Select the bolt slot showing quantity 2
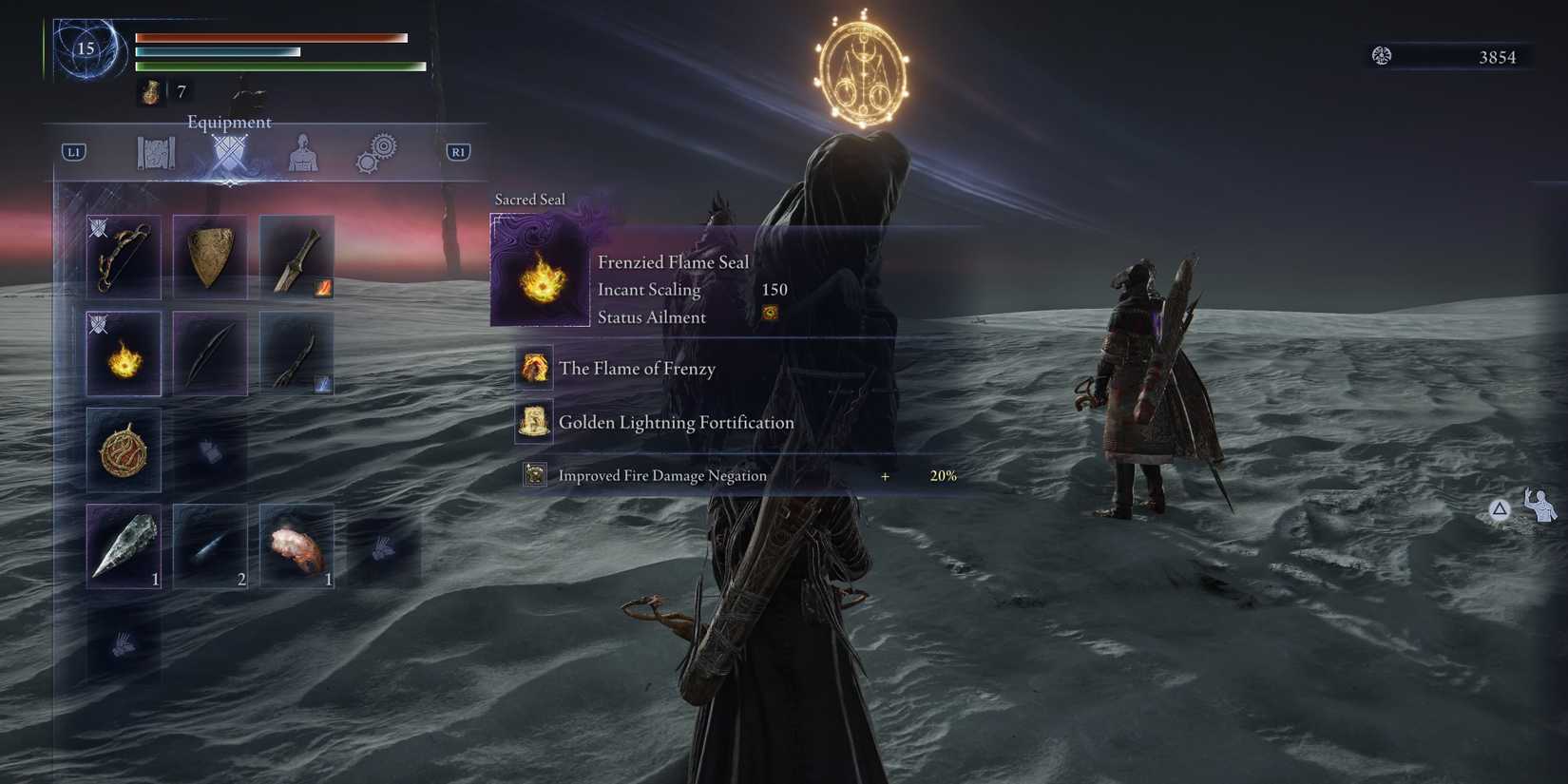The width and height of the screenshot is (1568, 784). (x=210, y=546)
